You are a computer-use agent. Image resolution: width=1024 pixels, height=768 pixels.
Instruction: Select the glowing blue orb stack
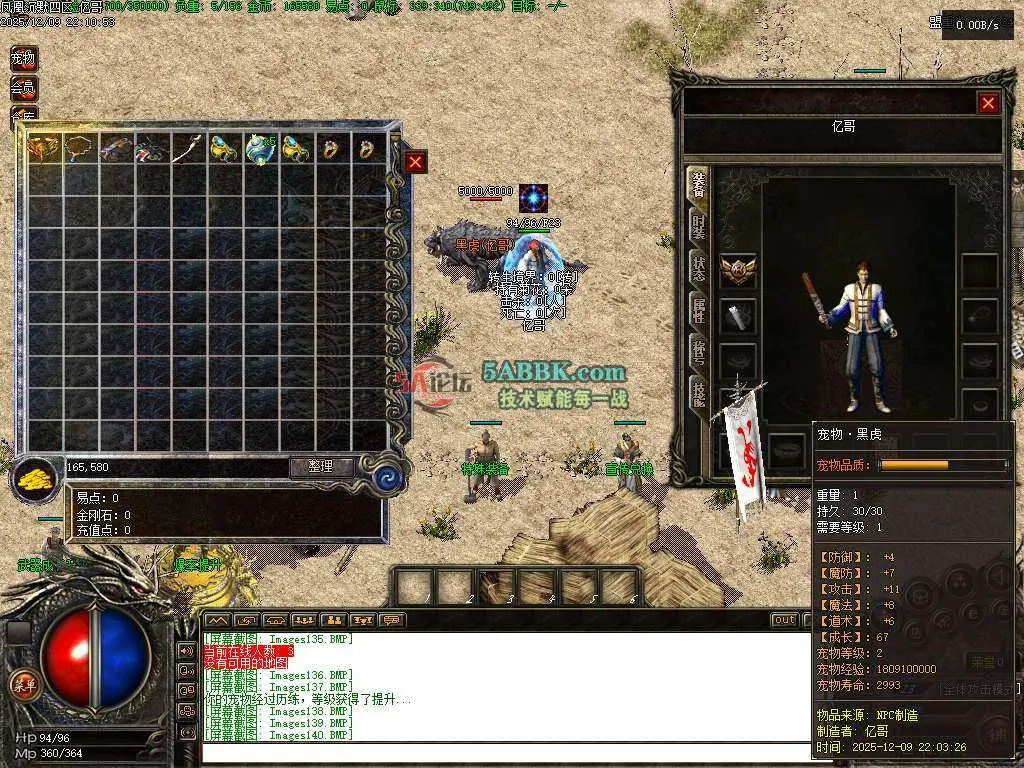pyautogui.click(x=260, y=149)
